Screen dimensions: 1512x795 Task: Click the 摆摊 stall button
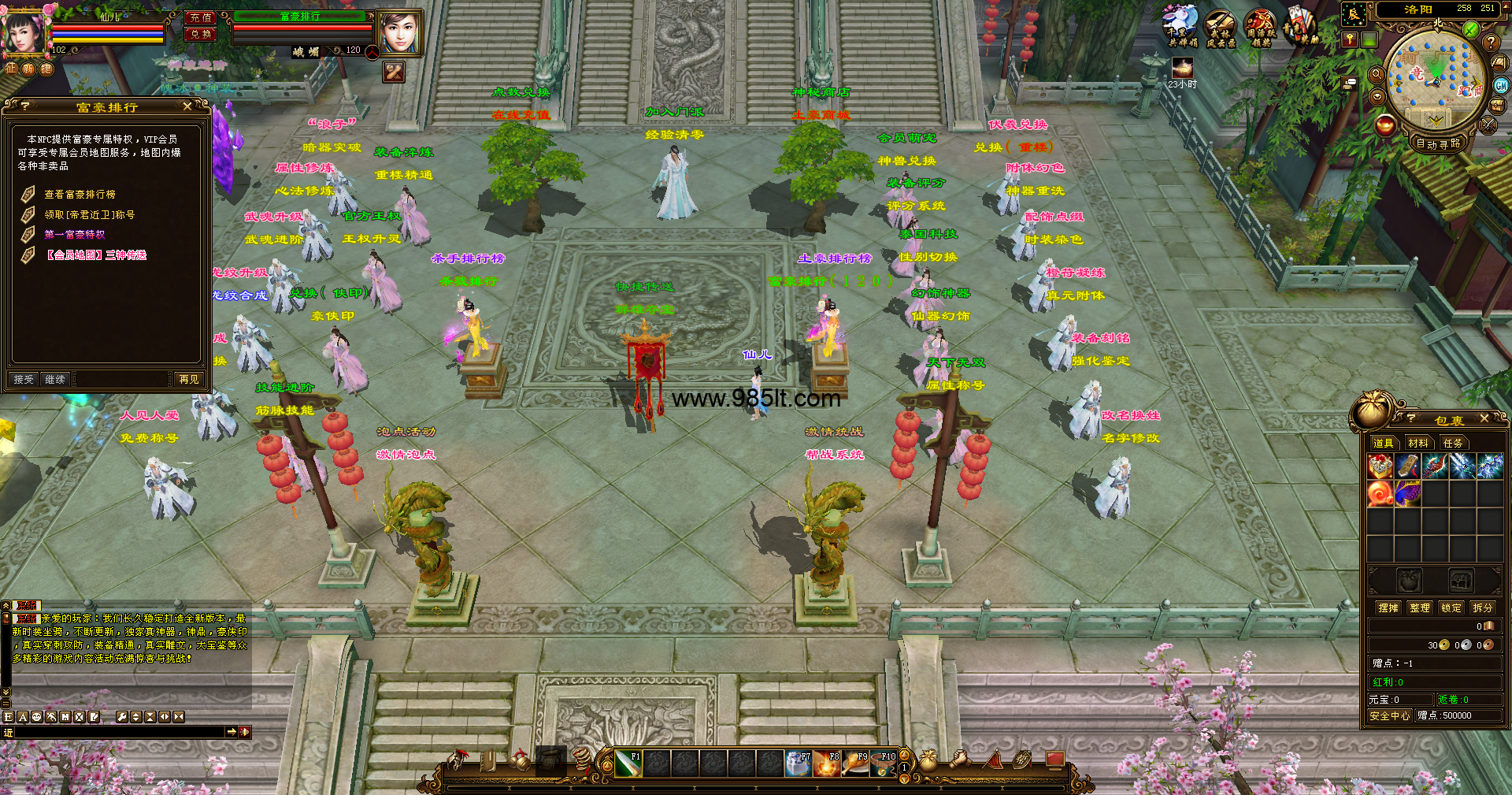point(1388,608)
